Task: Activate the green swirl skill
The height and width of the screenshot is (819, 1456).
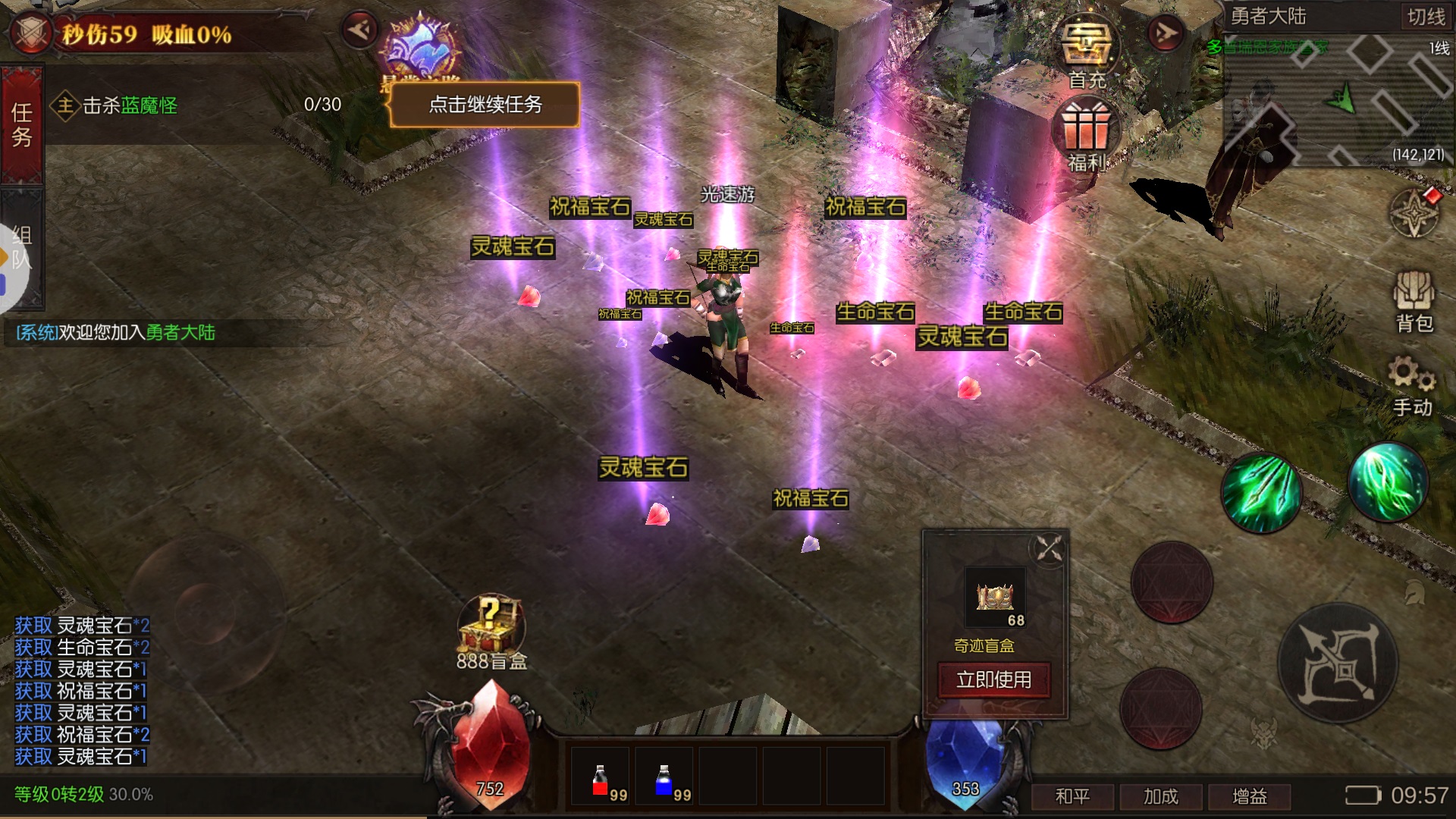Action: click(x=1388, y=483)
